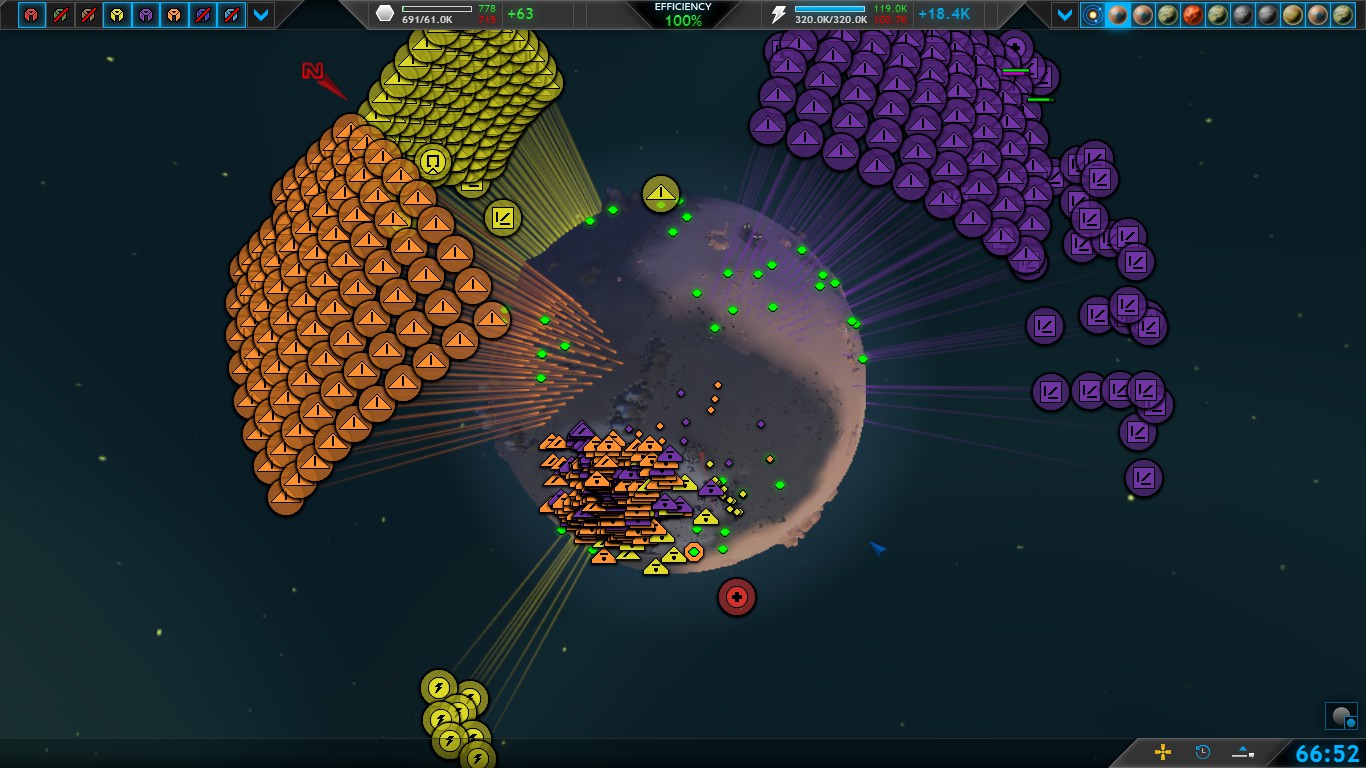Jump to the red lava planet
This screenshot has height=768, width=1366.
(1193, 15)
